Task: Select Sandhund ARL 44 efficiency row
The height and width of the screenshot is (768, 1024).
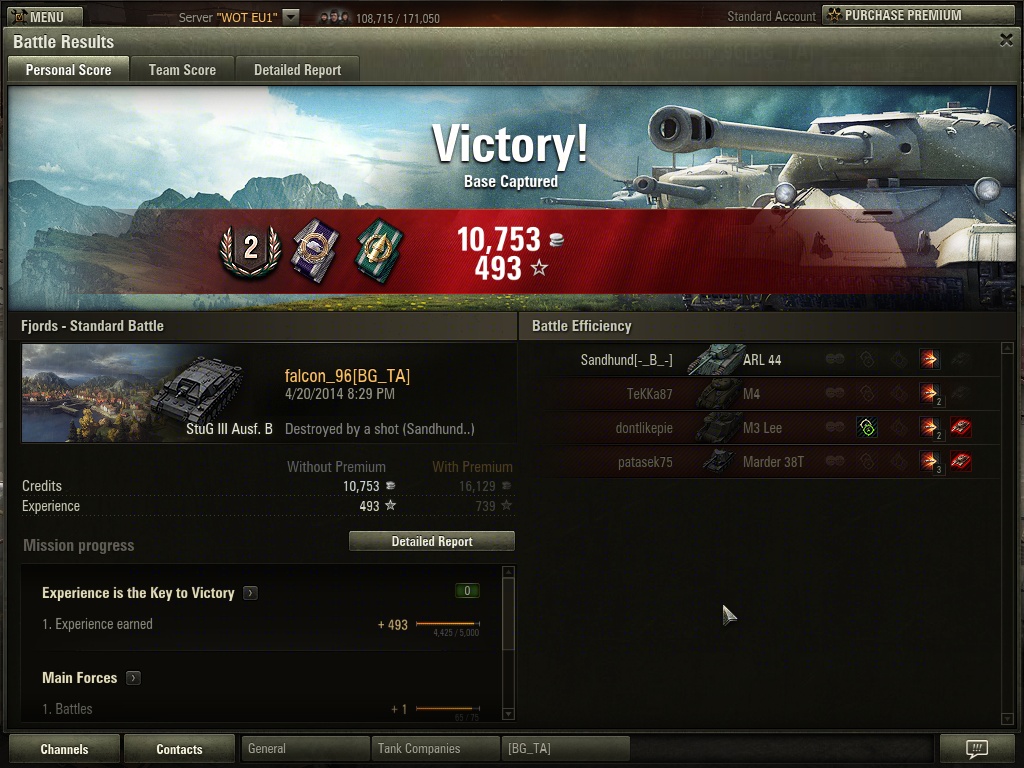Action: tap(760, 360)
